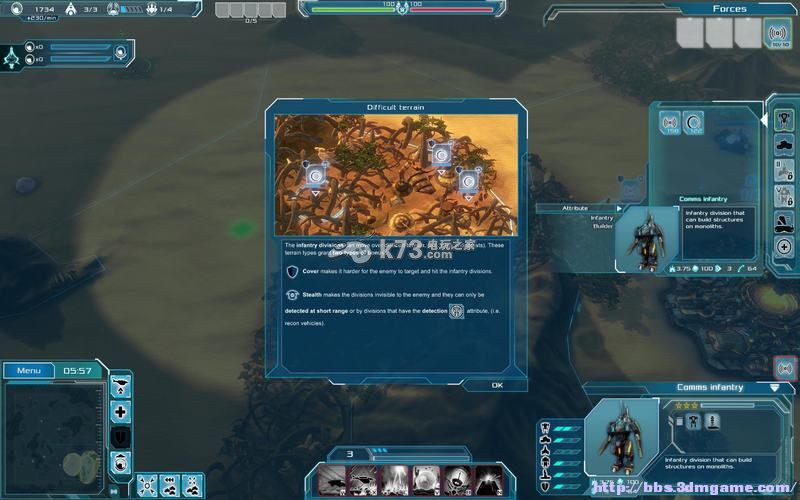Activate the last support ability in the bar
This screenshot has width=800, height=500.
coord(488,480)
